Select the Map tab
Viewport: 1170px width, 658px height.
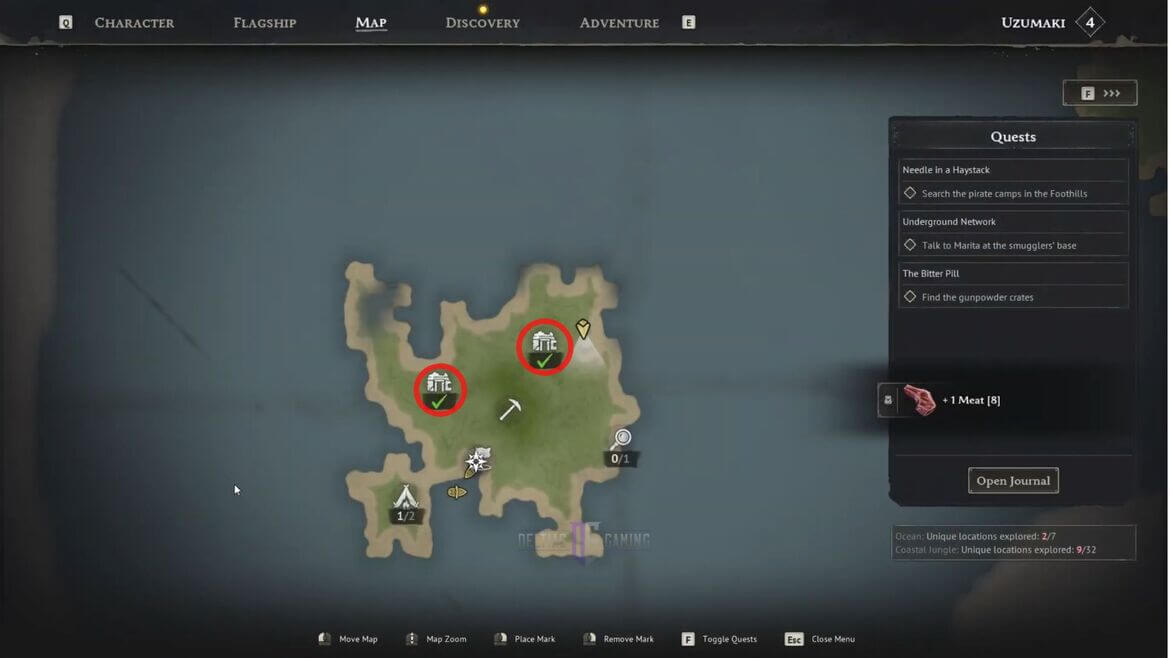coord(371,22)
